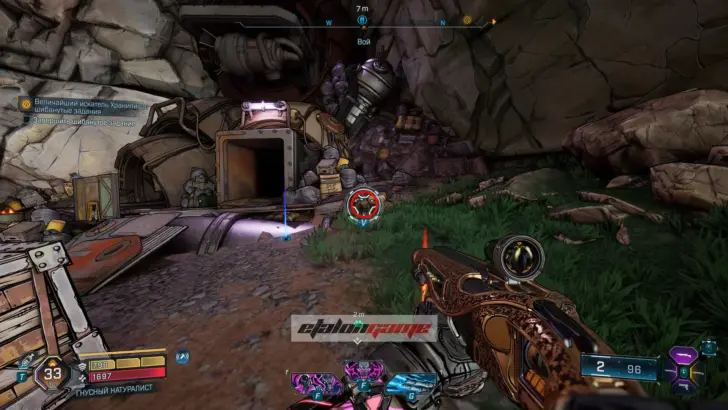Click the gold quest marker on the compass

[x=467, y=20]
